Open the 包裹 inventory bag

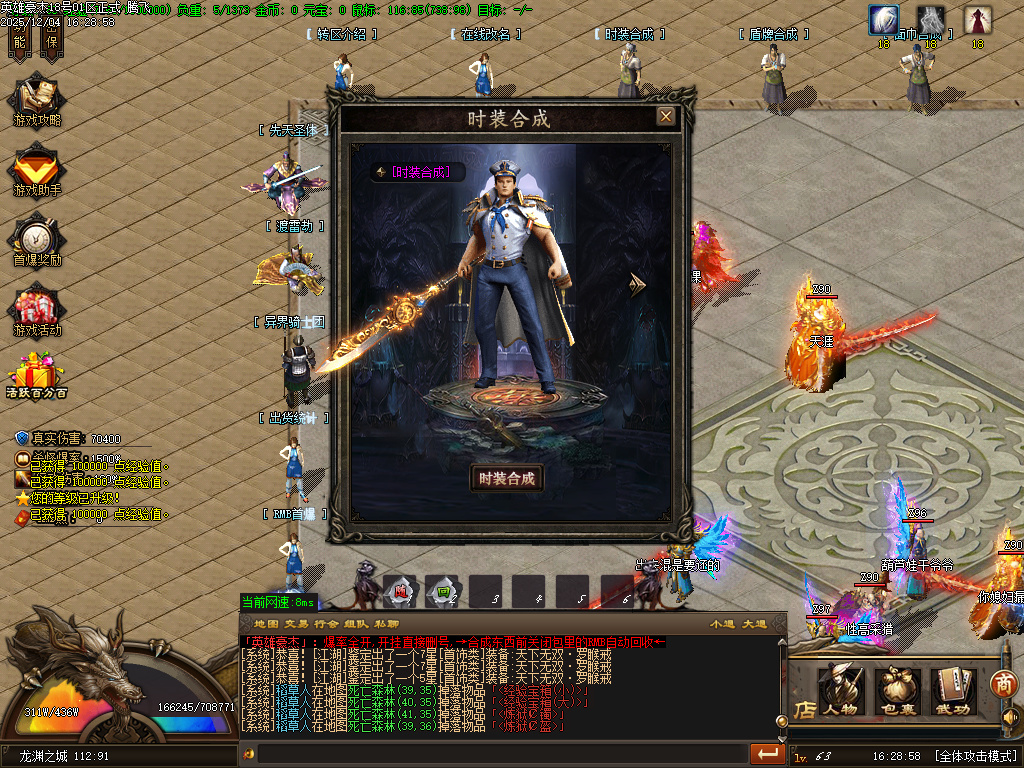tap(897, 691)
